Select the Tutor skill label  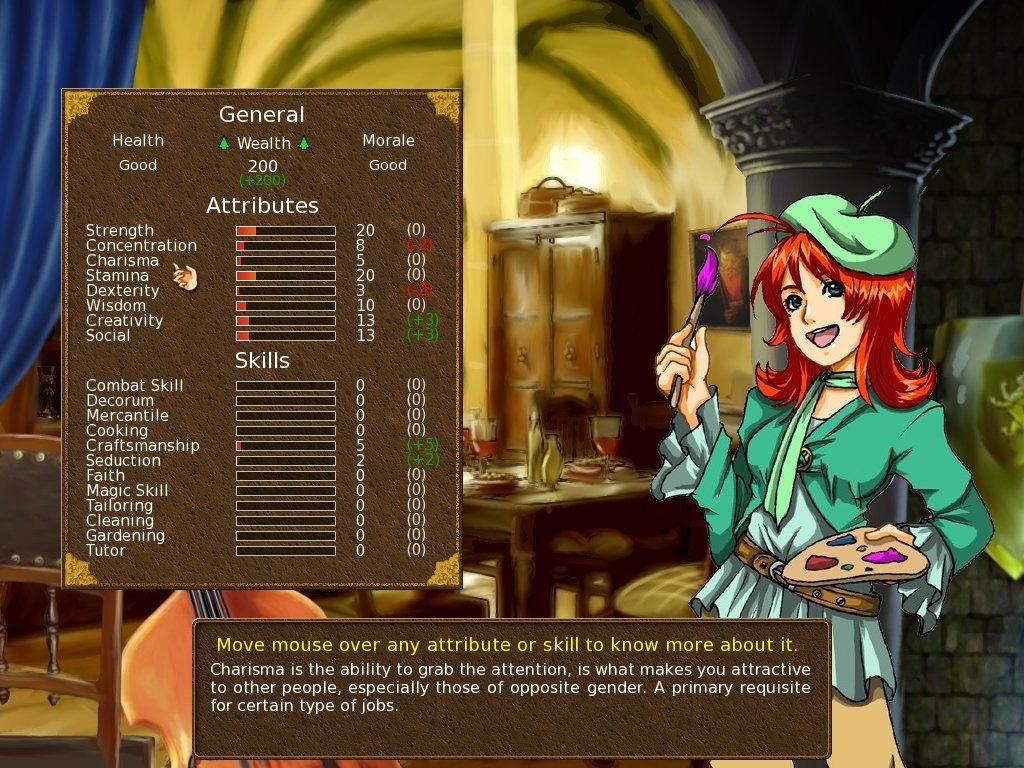106,551
